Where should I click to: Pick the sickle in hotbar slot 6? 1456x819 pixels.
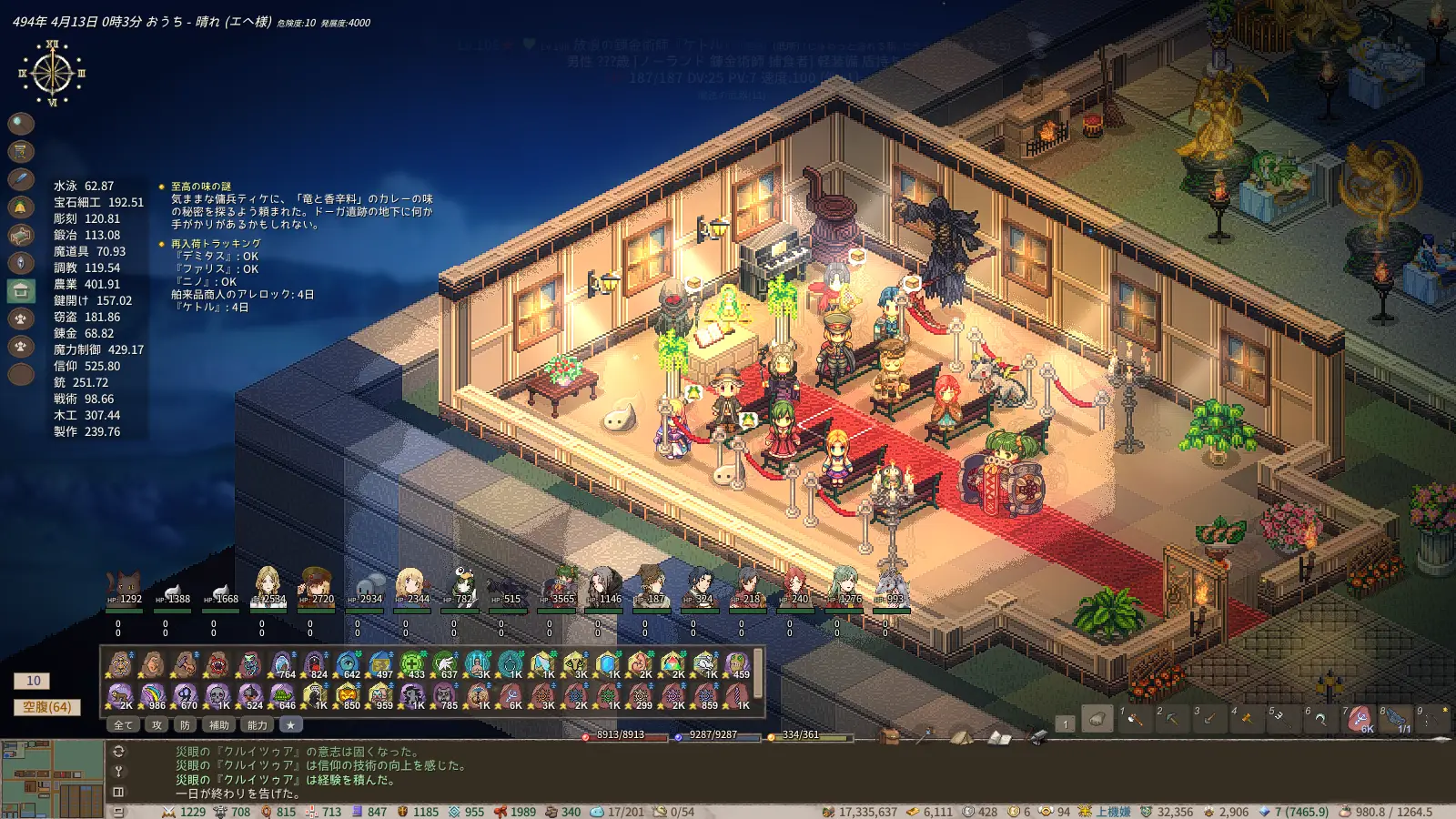[1320, 719]
